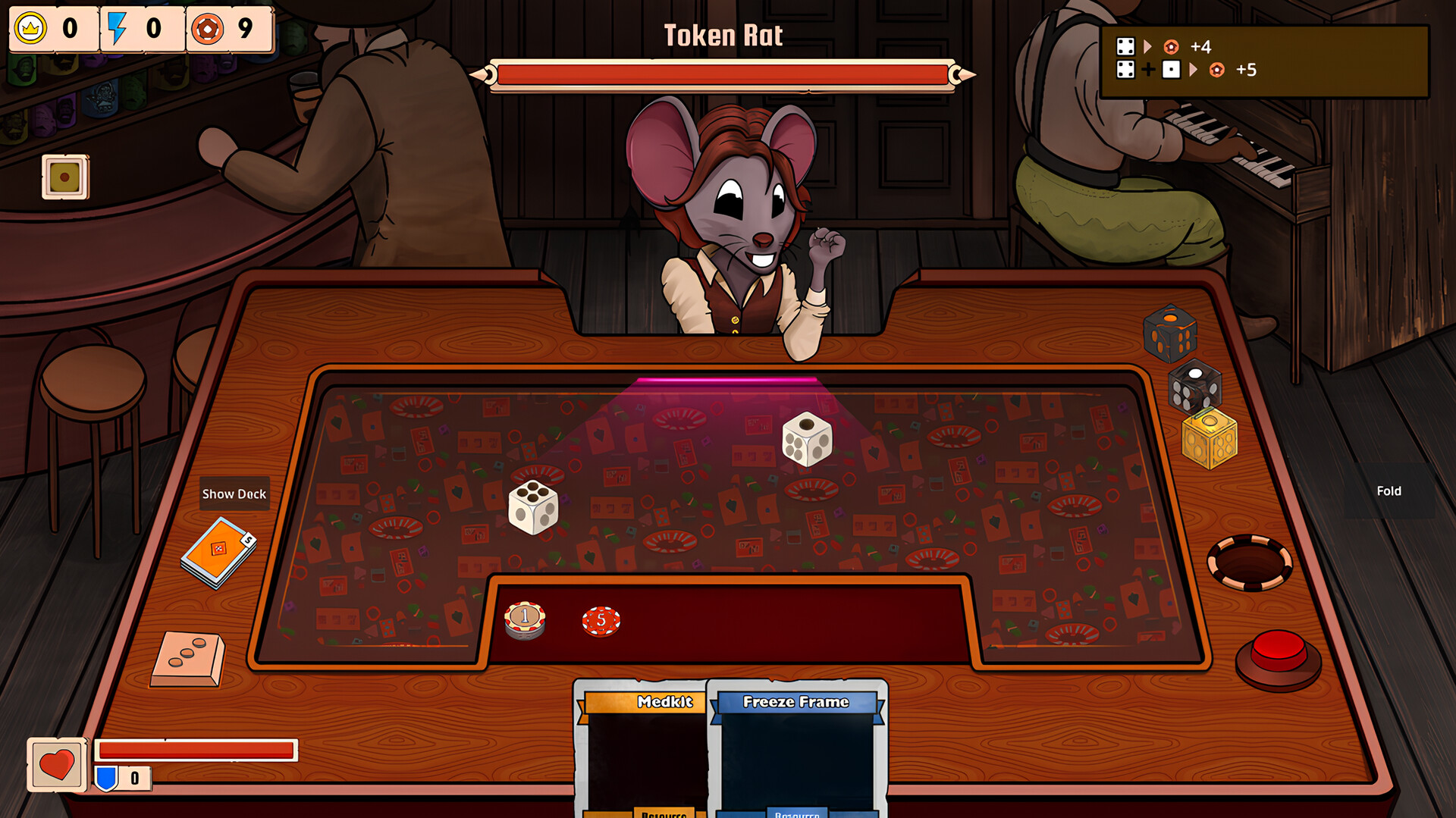Click Fold on the right side
Viewport: 1456px width, 818px height.
(x=1389, y=490)
